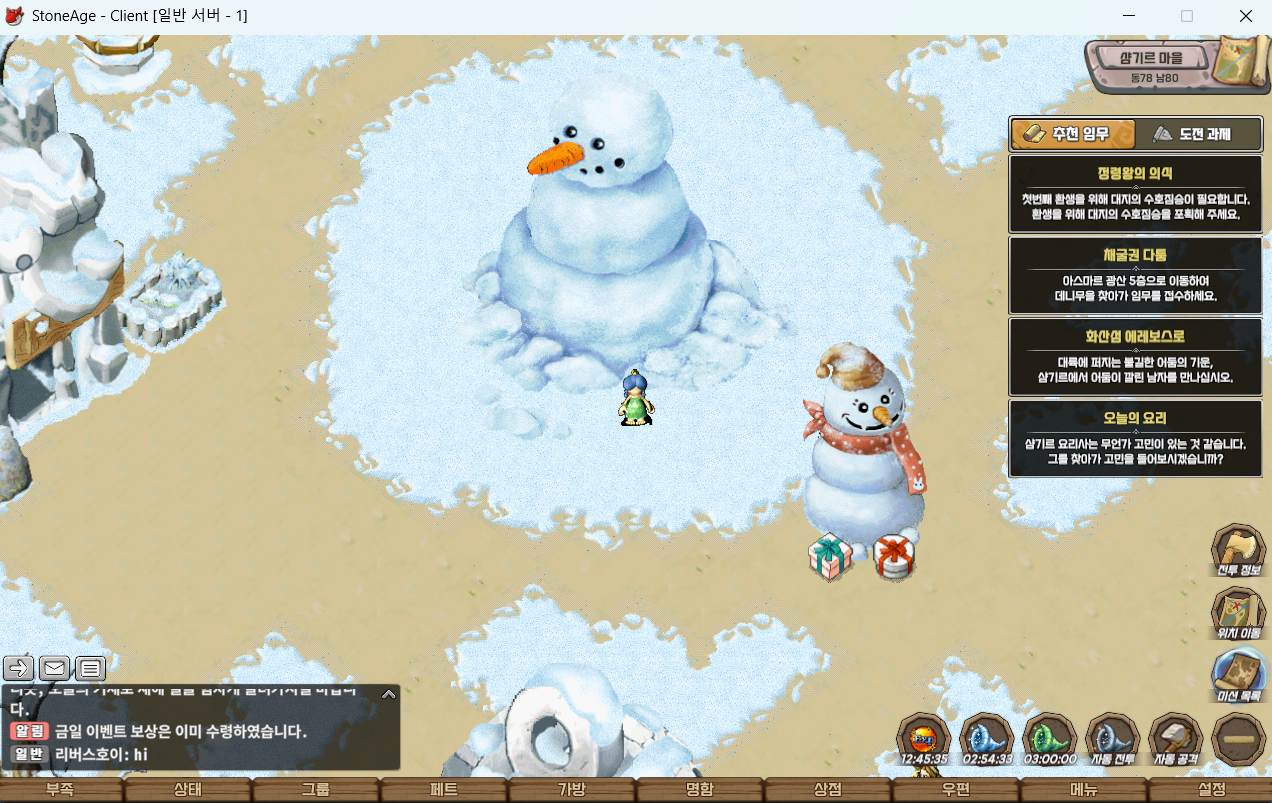Viewport: 1272px width, 803px height.
Task: Select the 추천 임무 tab
Action: (1072, 134)
